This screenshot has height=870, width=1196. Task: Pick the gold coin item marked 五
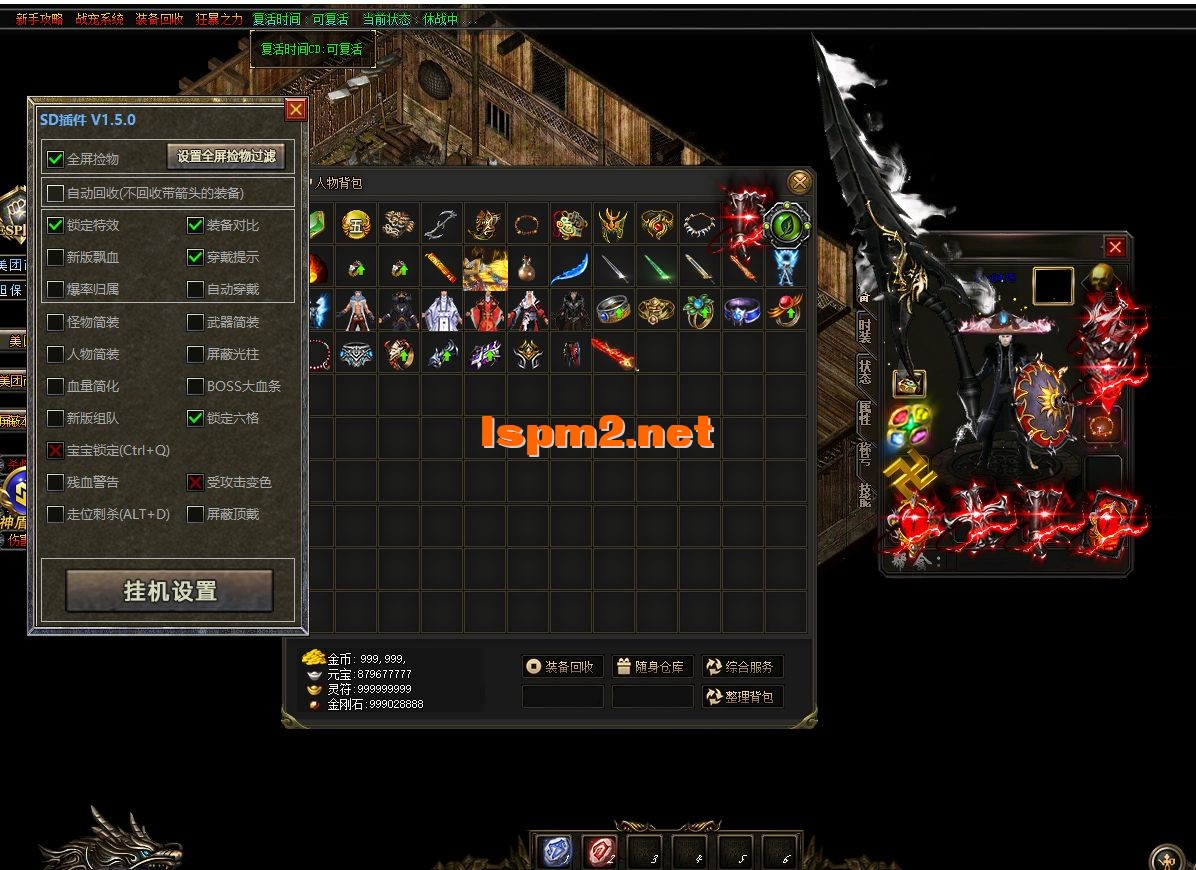[357, 225]
